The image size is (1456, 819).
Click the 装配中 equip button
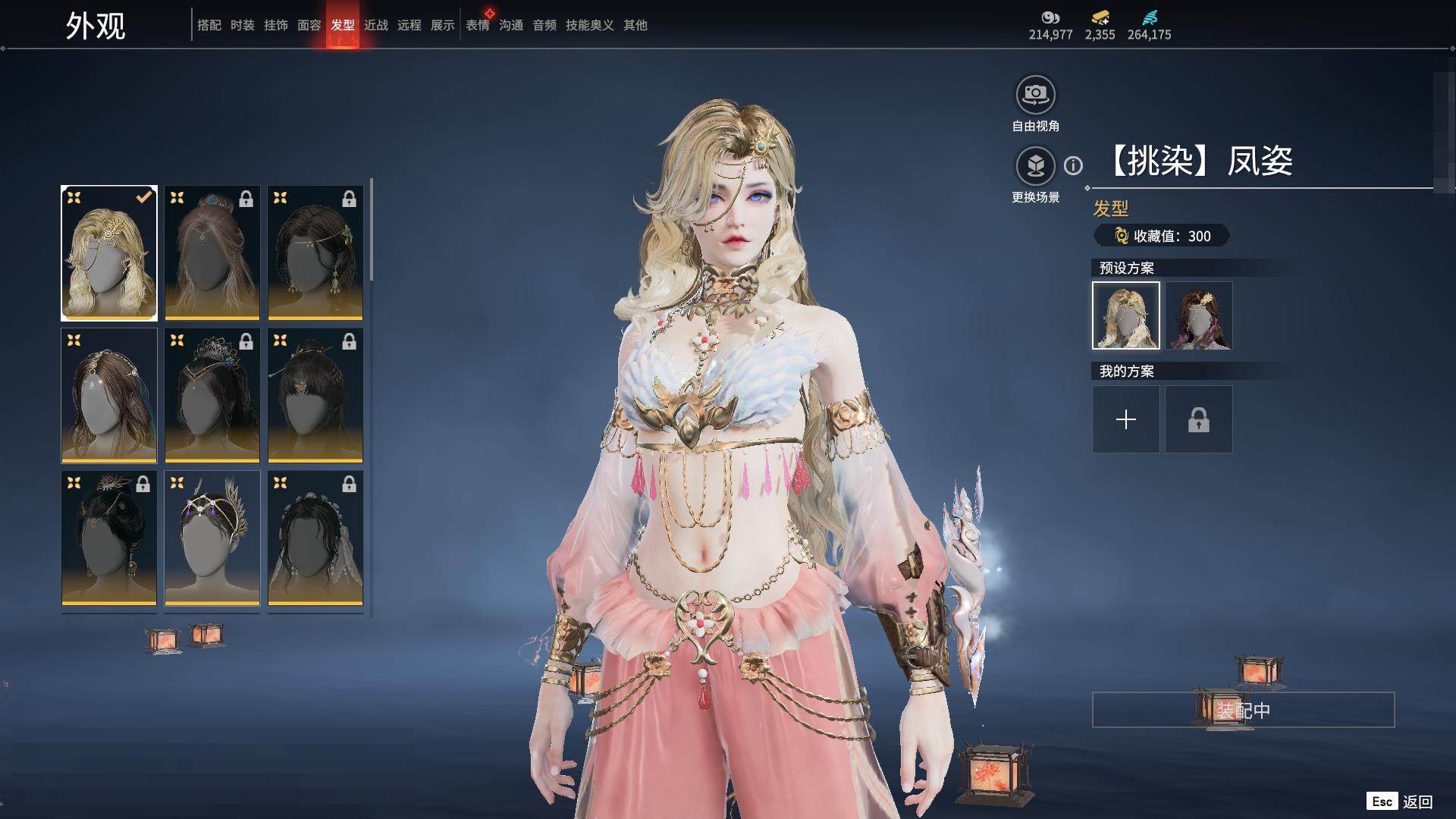tap(1243, 710)
